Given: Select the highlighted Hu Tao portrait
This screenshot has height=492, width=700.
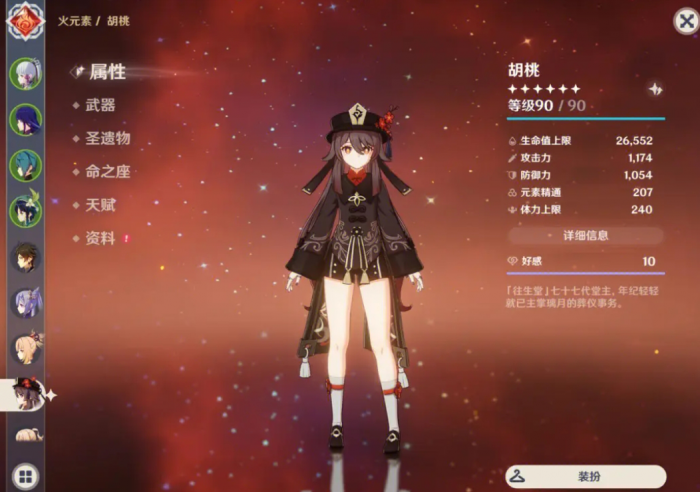Looking at the screenshot, I should 25,393.
